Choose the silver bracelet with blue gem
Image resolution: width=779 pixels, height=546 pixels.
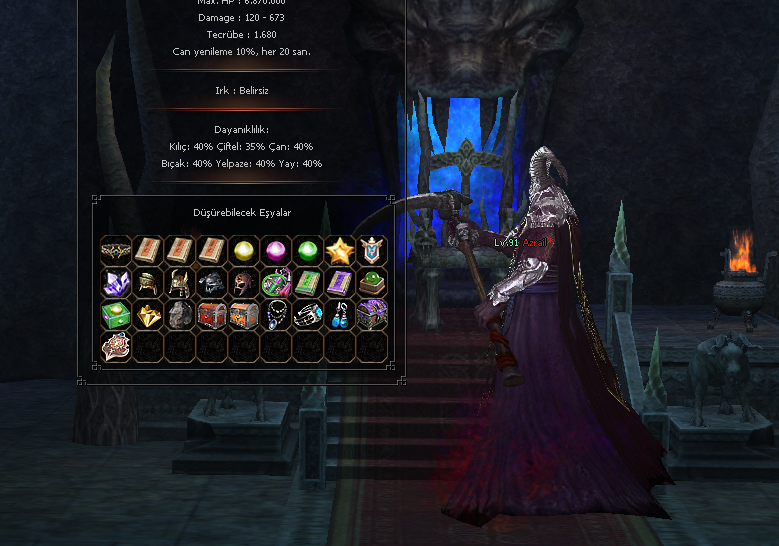click(x=307, y=314)
